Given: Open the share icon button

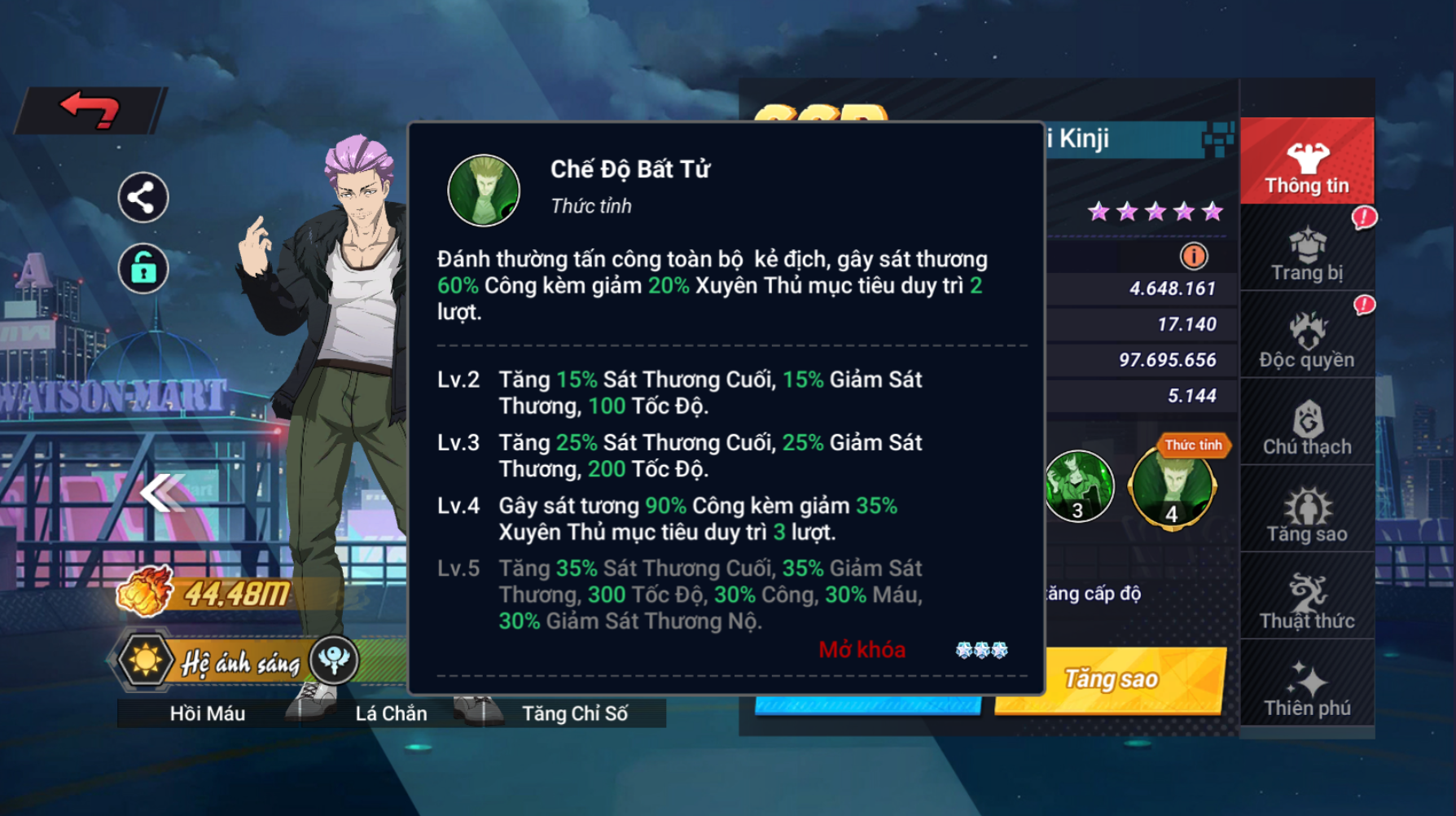Looking at the screenshot, I should pos(143,198).
